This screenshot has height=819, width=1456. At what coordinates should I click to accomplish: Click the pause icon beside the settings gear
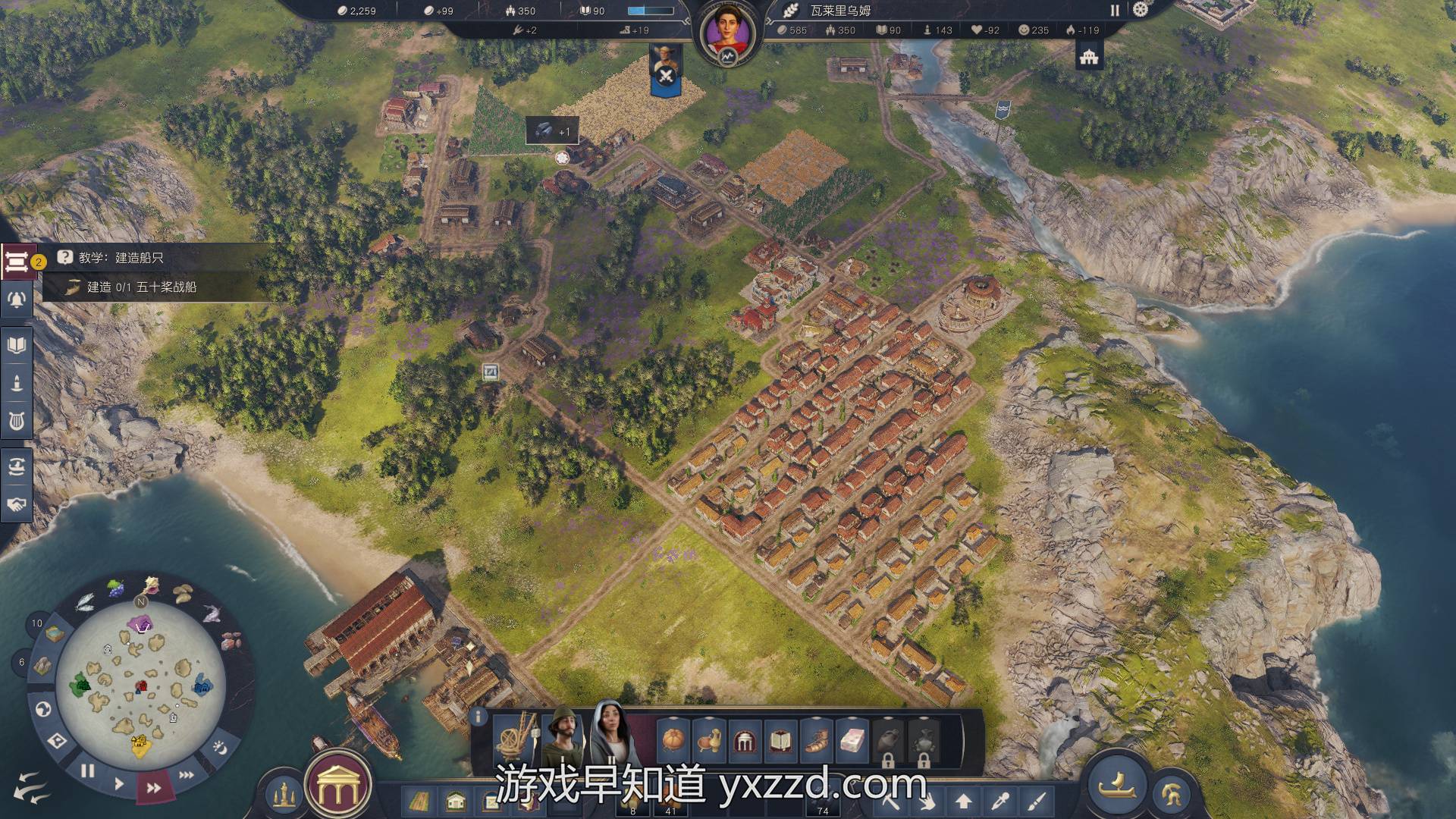tap(1115, 11)
